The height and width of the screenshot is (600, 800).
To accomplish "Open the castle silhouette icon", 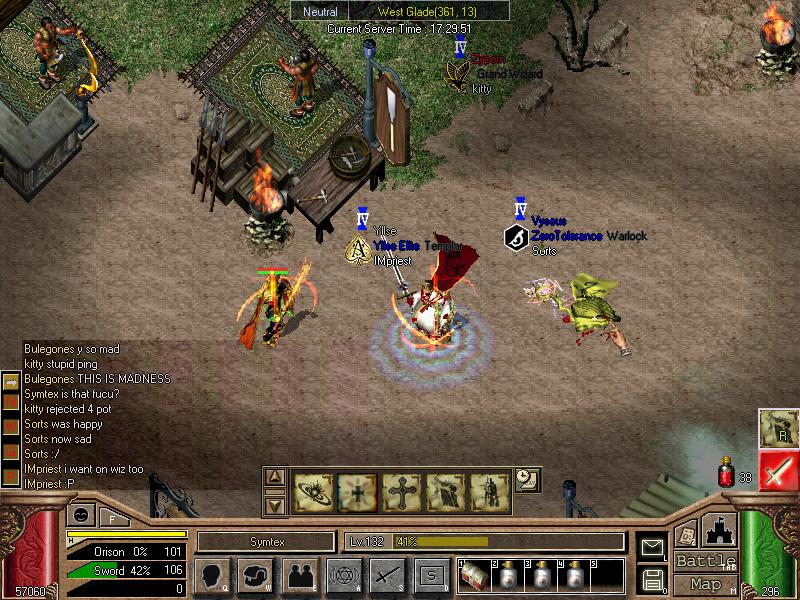I will (x=721, y=530).
